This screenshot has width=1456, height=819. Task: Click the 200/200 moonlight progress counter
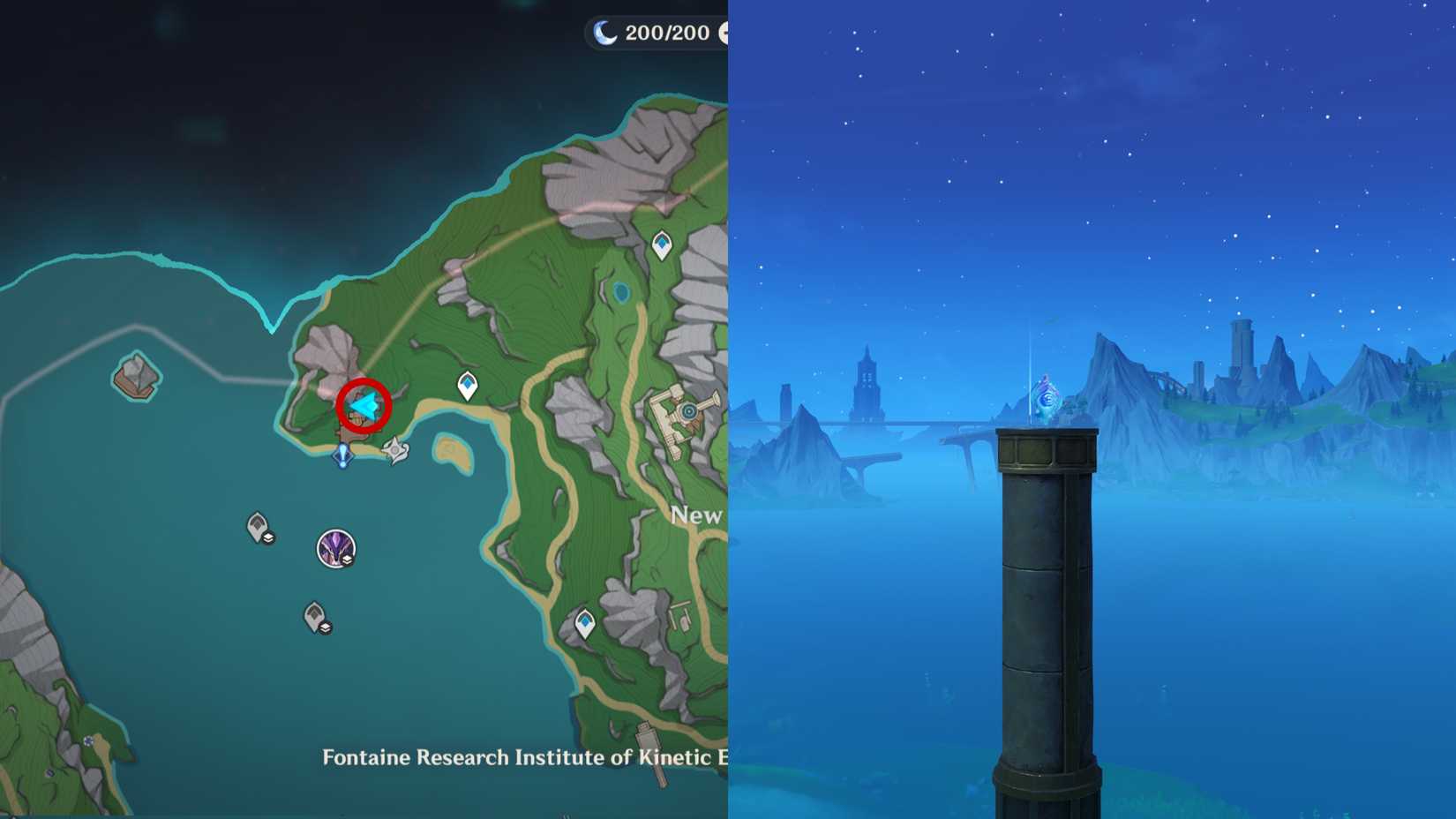click(666, 33)
